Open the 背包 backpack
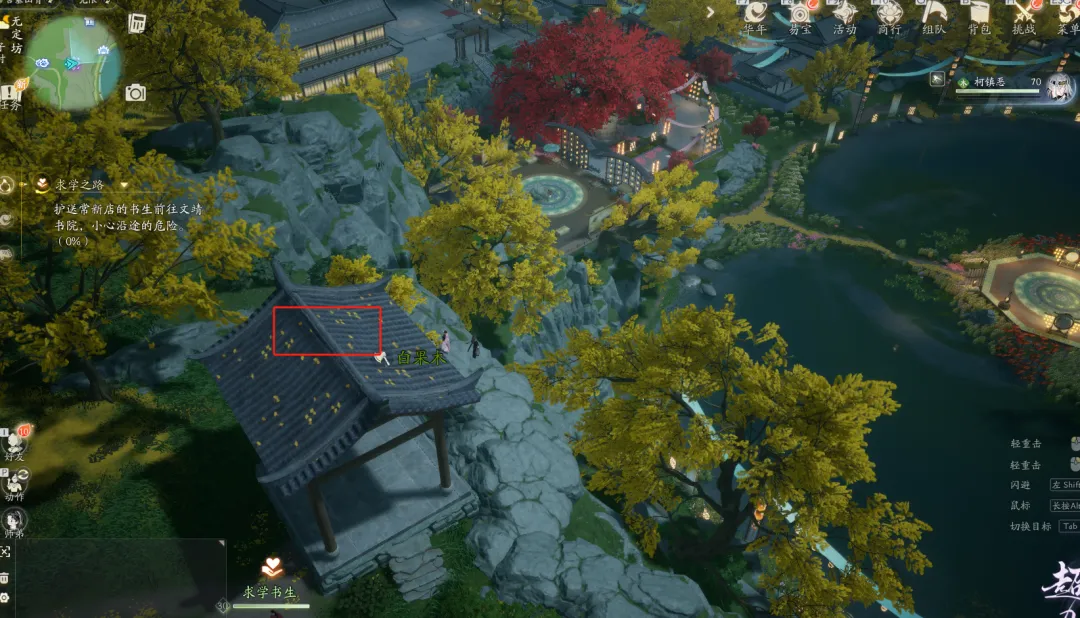Viewport: 1080px width, 618px height. tap(979, 14)
